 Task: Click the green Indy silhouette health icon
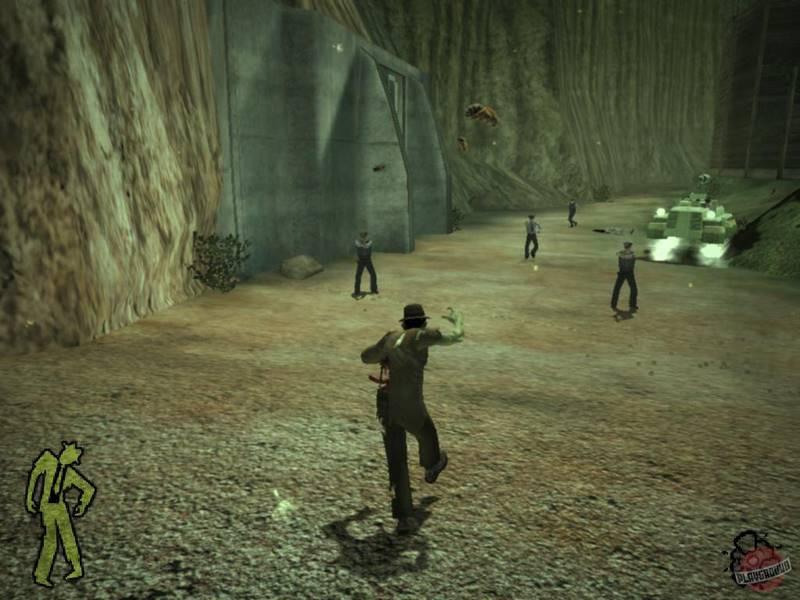(x=59, y=512)
